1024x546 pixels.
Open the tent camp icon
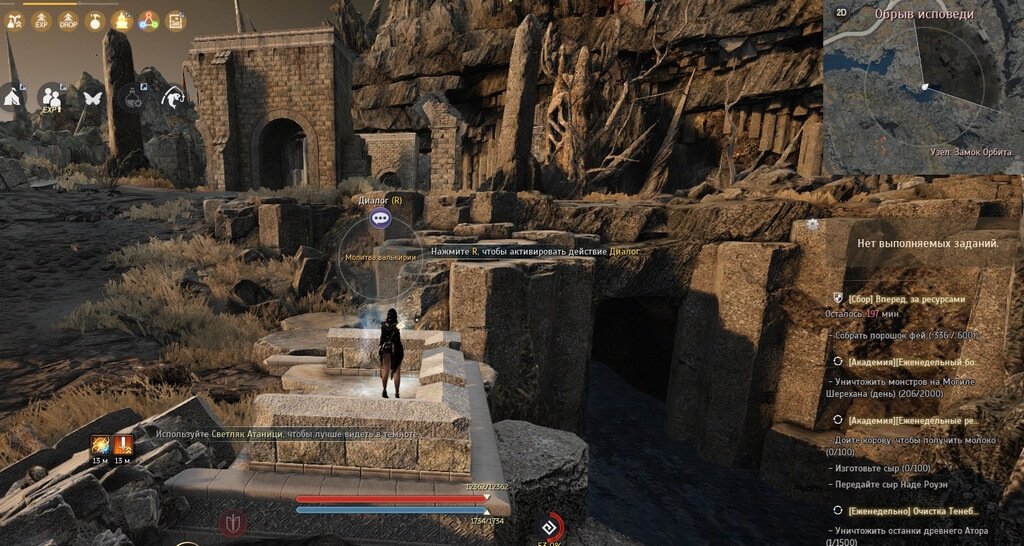[x=12, y=97]
